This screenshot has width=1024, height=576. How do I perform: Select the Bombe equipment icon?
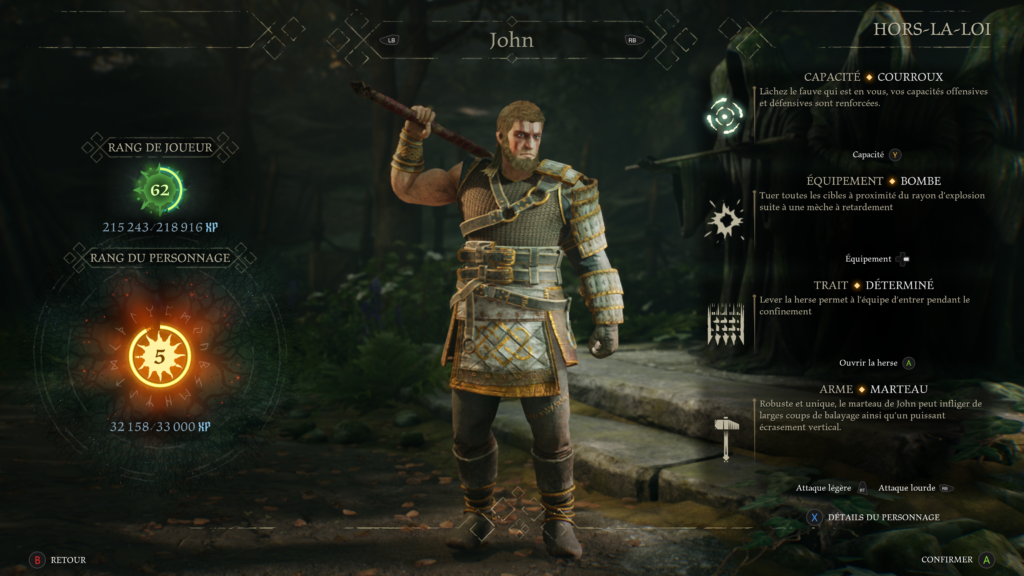725,218
